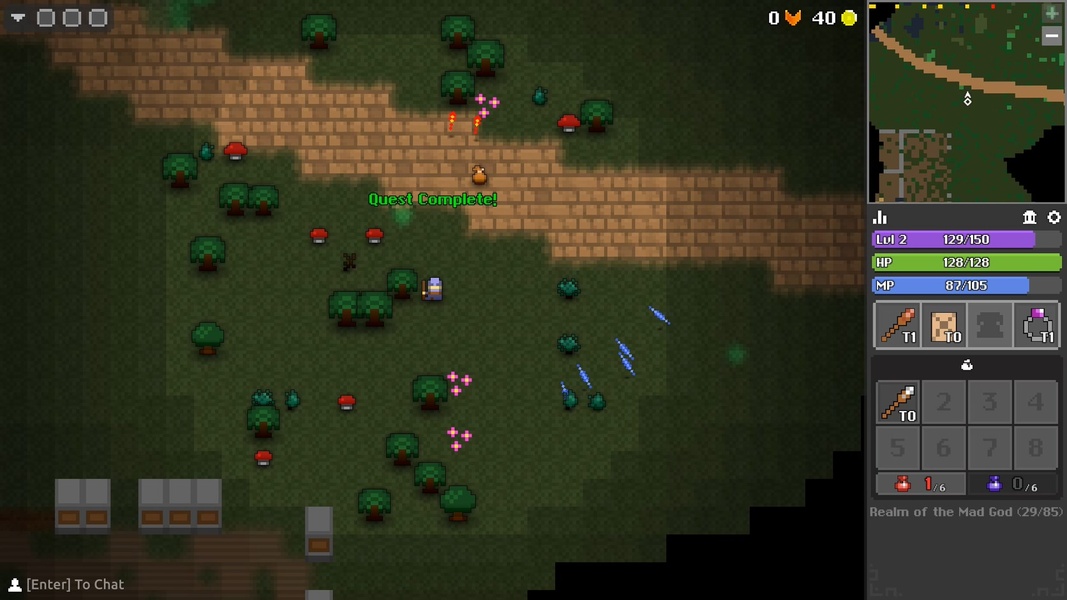This screenshot has height=600, width=1067.
Task: Expand the dropdown arrow beside the empty slots
Action: [18, 18]
